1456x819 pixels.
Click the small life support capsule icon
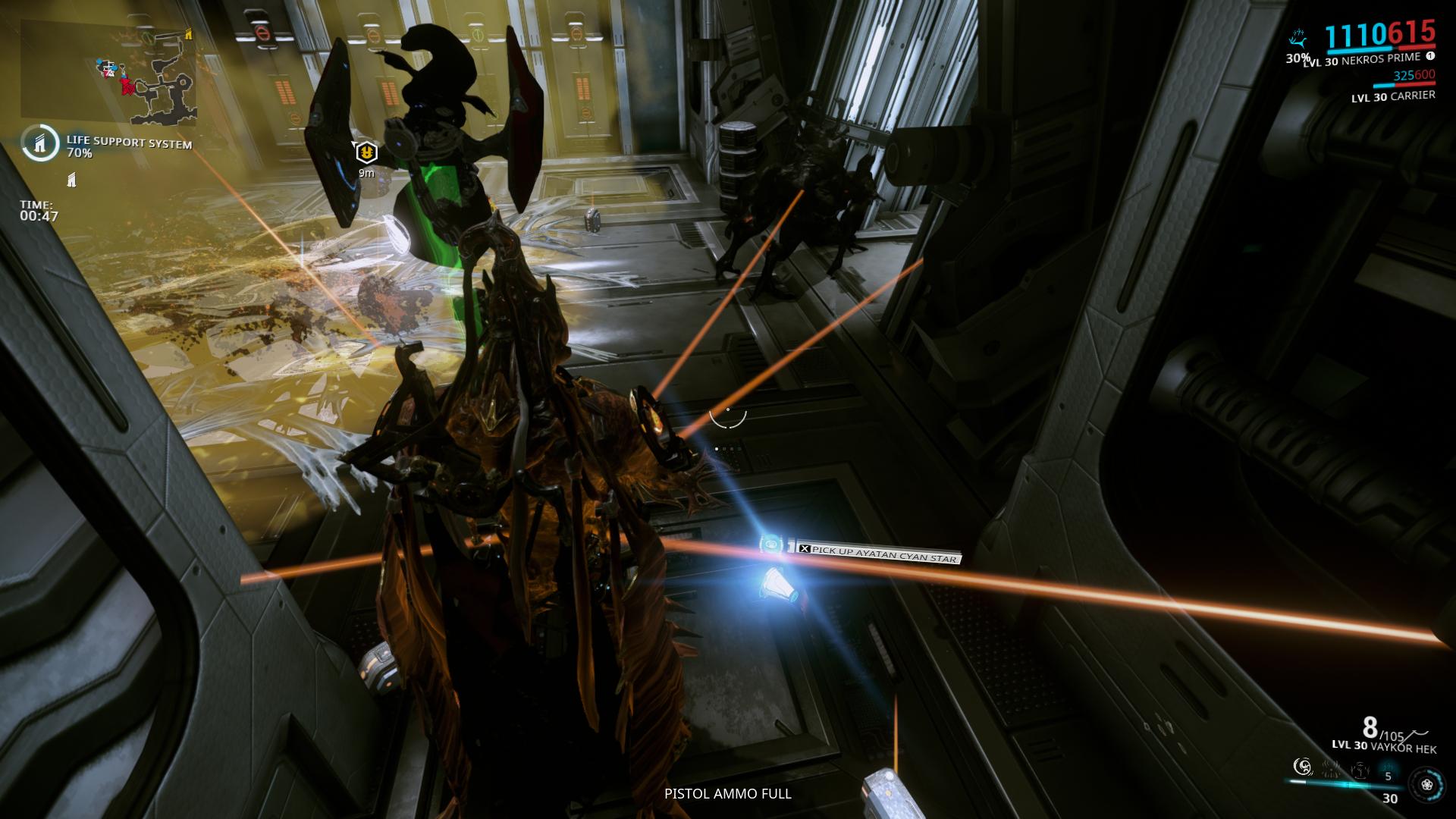pyautogui.click(x=72, y=180)
